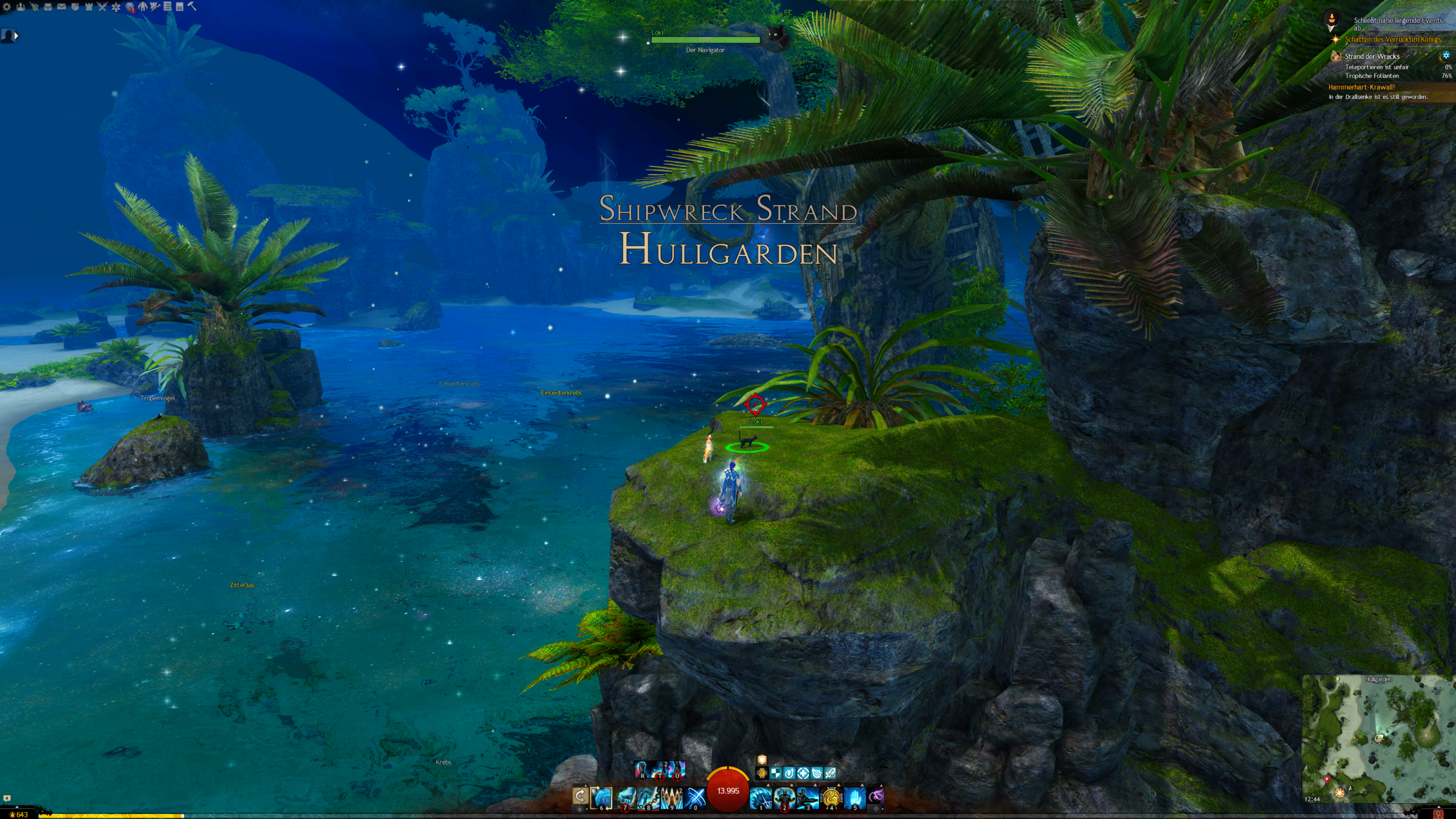Screen dimensions: 1456x819
Task: Trigger the fist profession skill bound to R
Action: click(642, 770)
